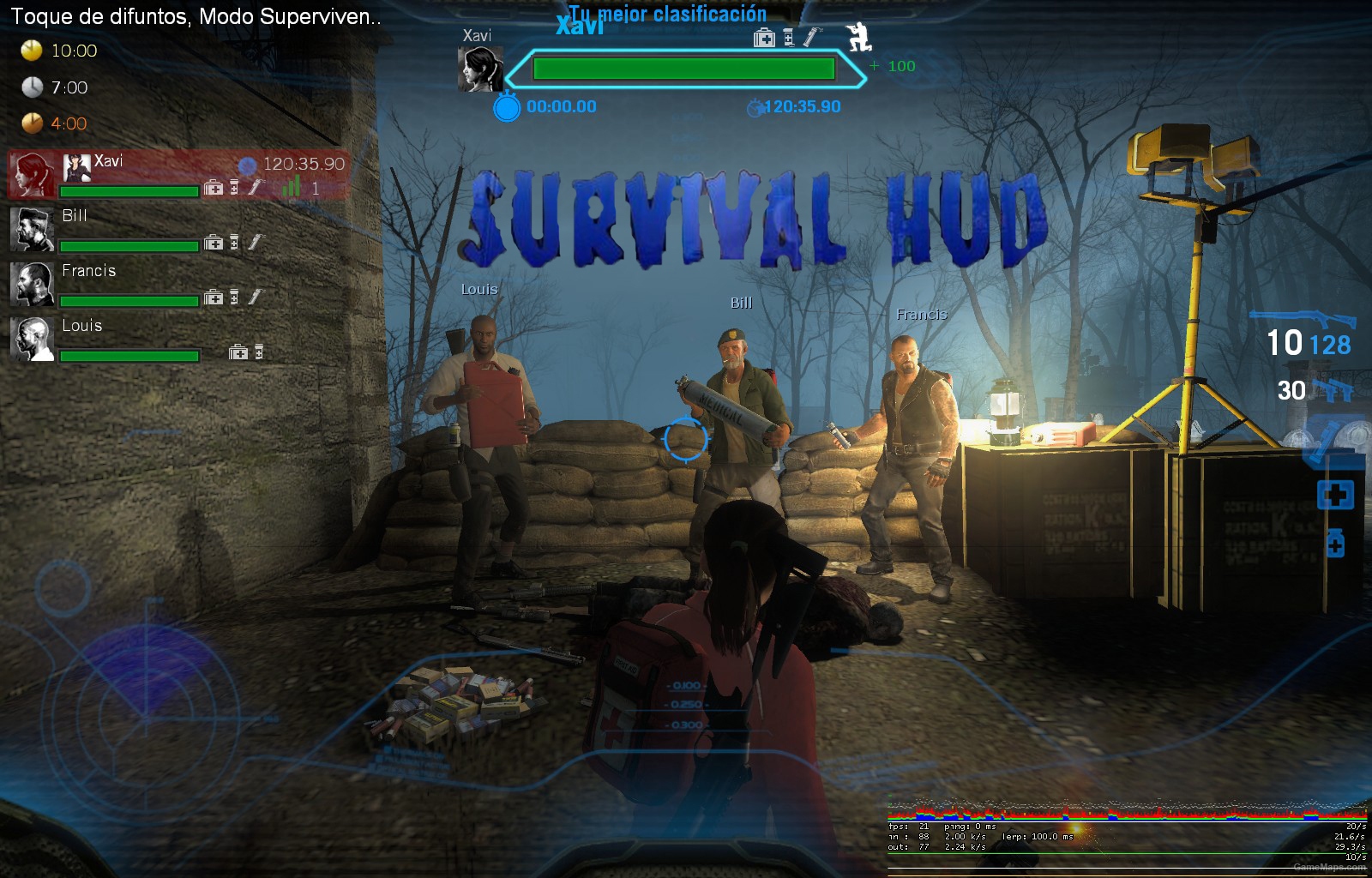Screen dimensions: 1372x878
Task: Select the pills icon in the top HUD
Action: click(787, 39)
